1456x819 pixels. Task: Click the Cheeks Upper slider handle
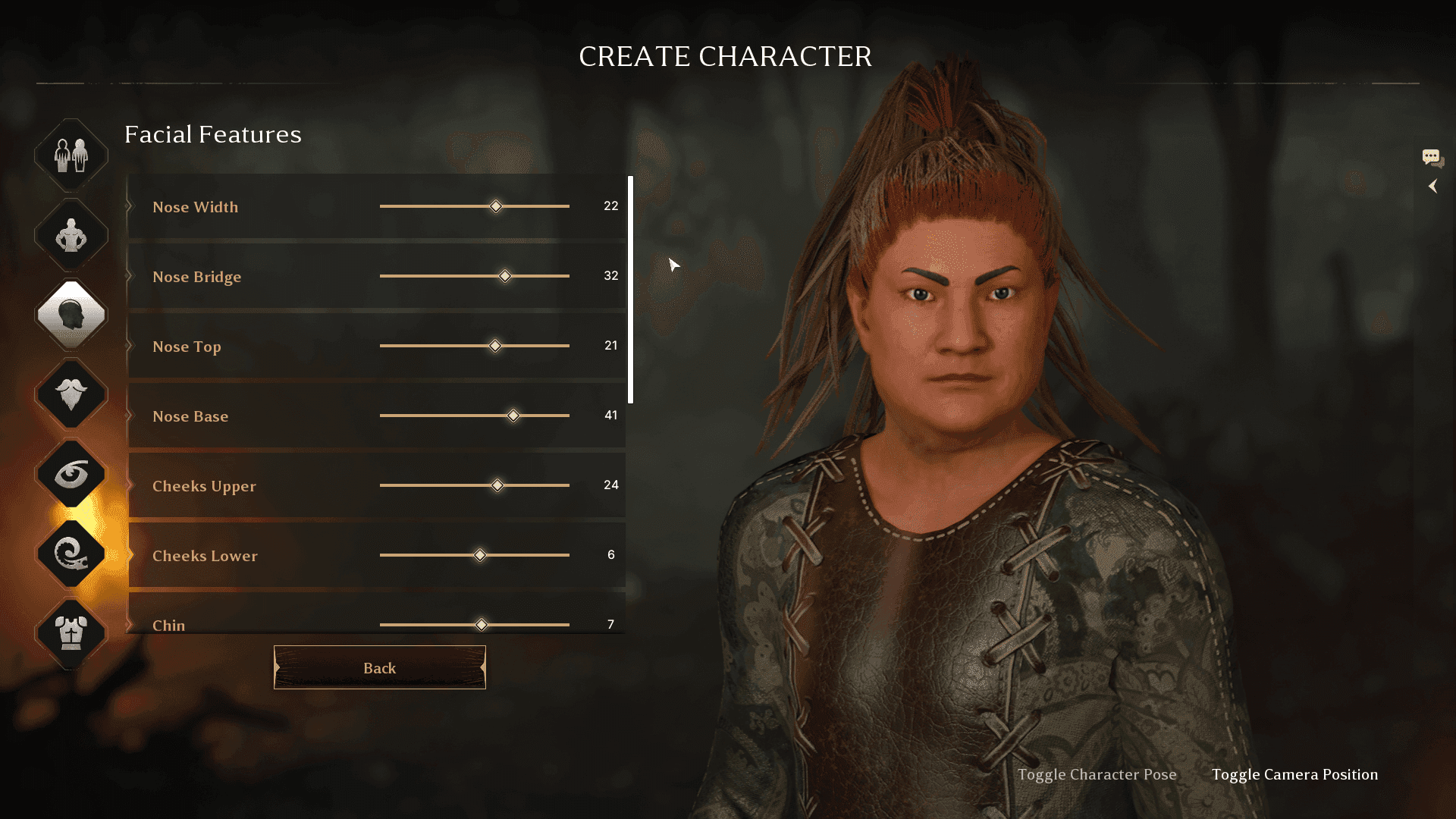497,485
